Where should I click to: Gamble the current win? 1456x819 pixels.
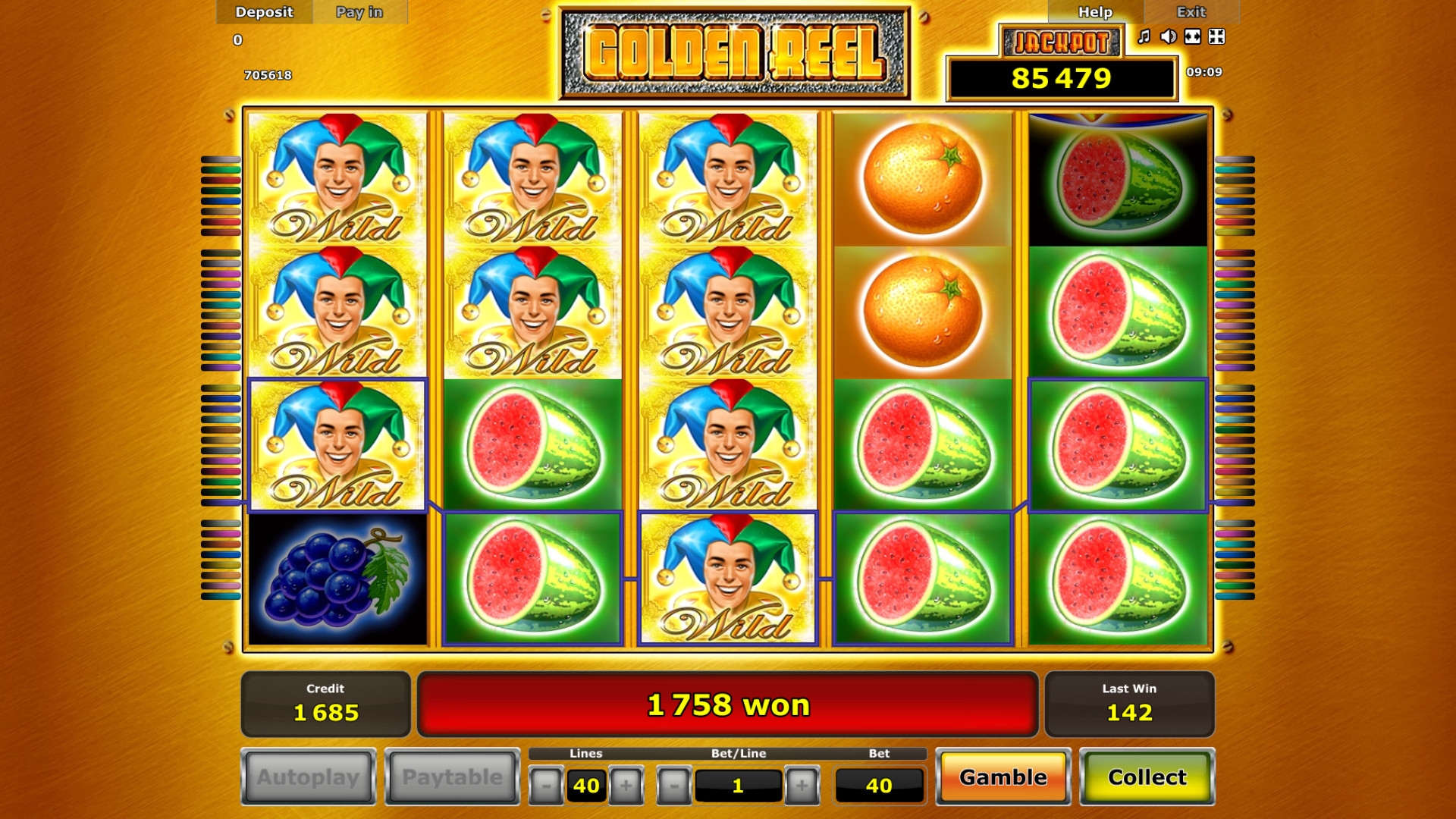coord(1003,777)
